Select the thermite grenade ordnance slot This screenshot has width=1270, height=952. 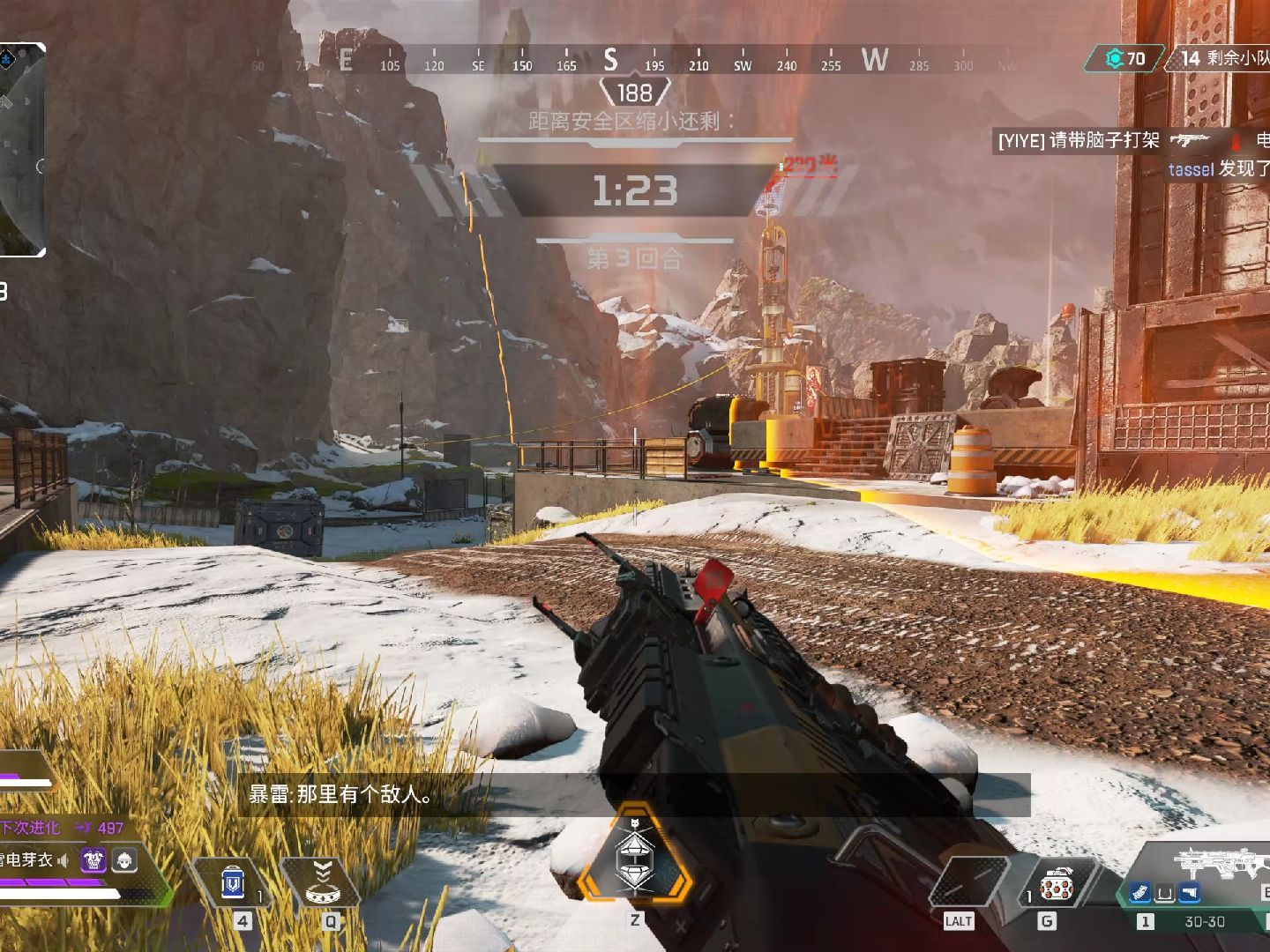click(x=1054, y=885)
